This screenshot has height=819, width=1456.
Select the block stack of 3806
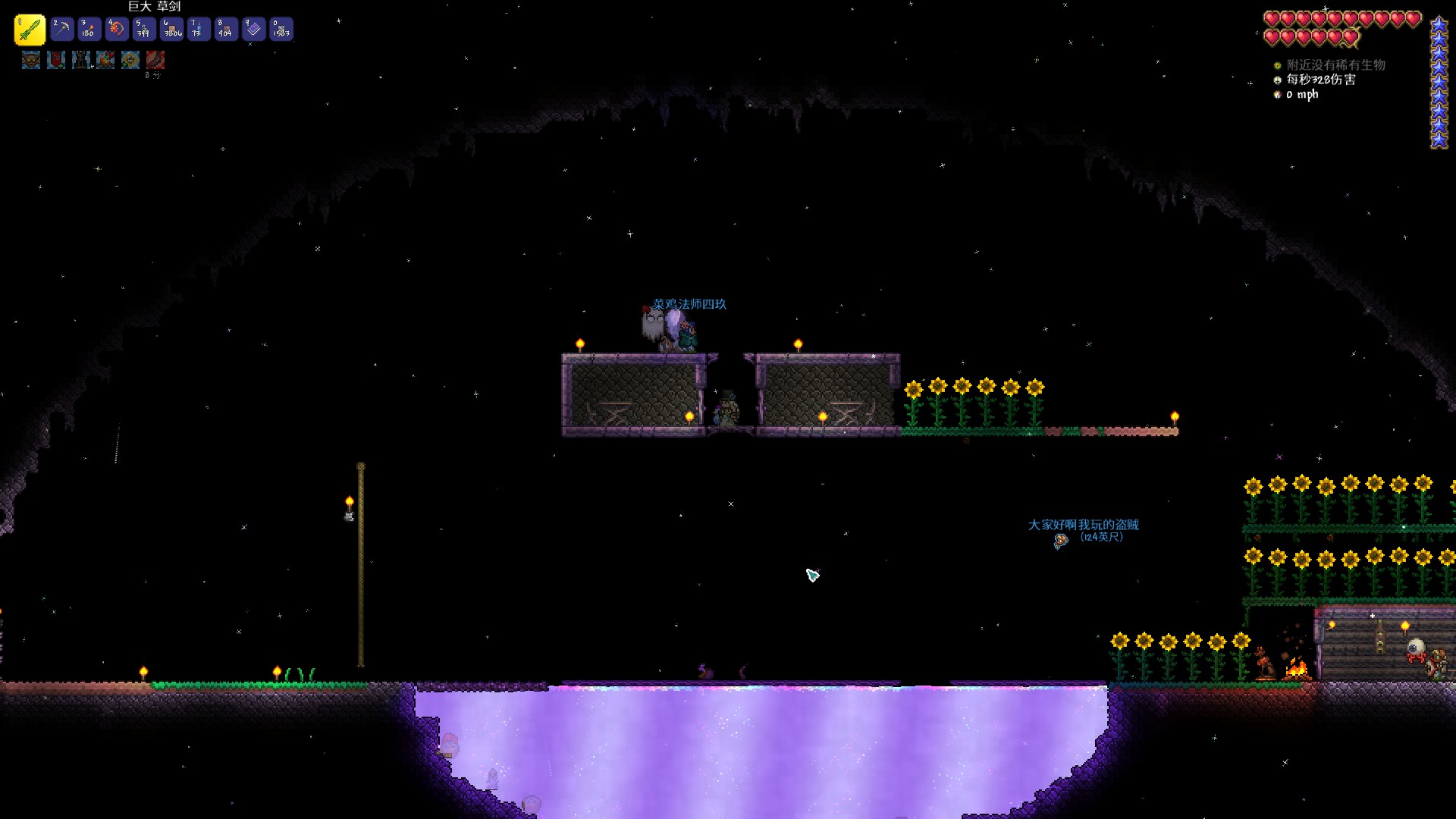click(x=172, y=30)
